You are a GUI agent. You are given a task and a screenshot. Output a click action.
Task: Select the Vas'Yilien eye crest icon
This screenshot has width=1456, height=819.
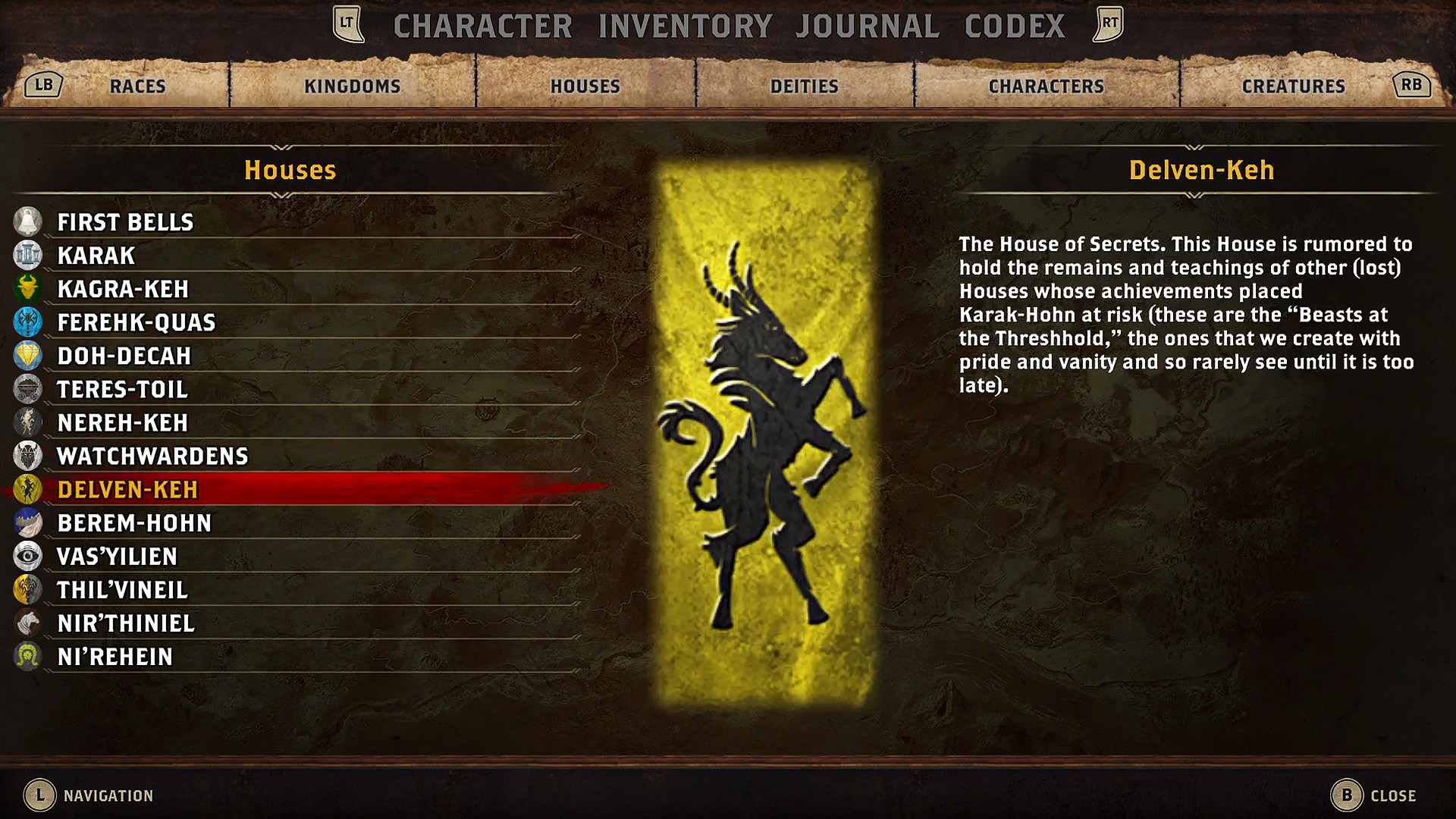[28, 556]
